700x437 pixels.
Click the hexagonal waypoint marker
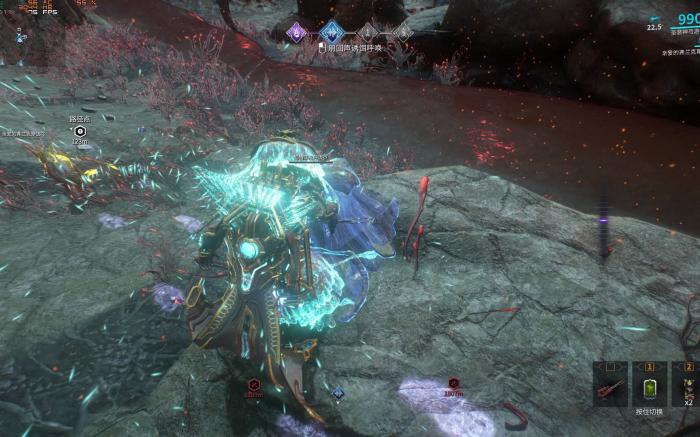pos(79,131)
